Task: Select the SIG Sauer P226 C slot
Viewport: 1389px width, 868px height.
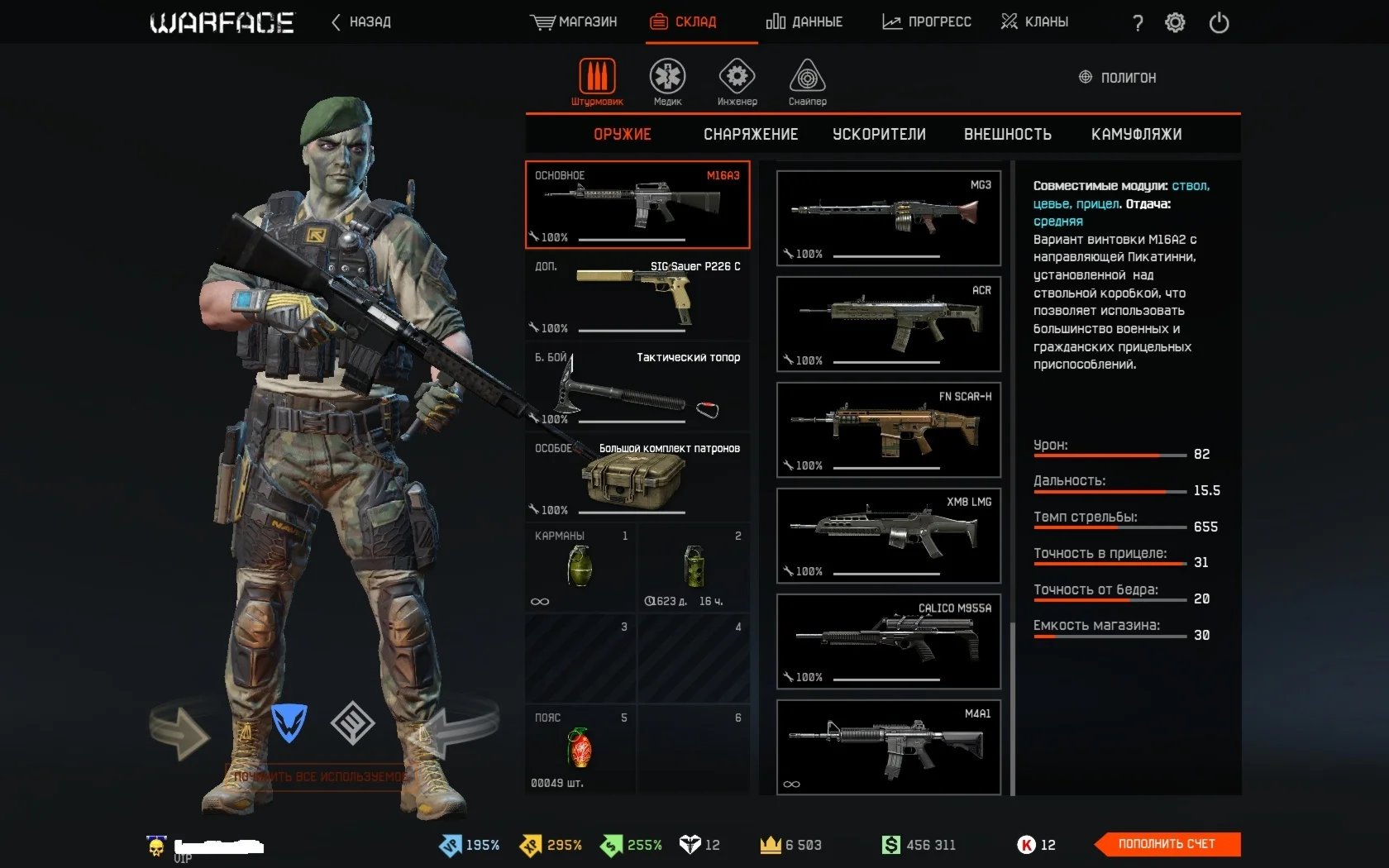Action: pos(637,296)
